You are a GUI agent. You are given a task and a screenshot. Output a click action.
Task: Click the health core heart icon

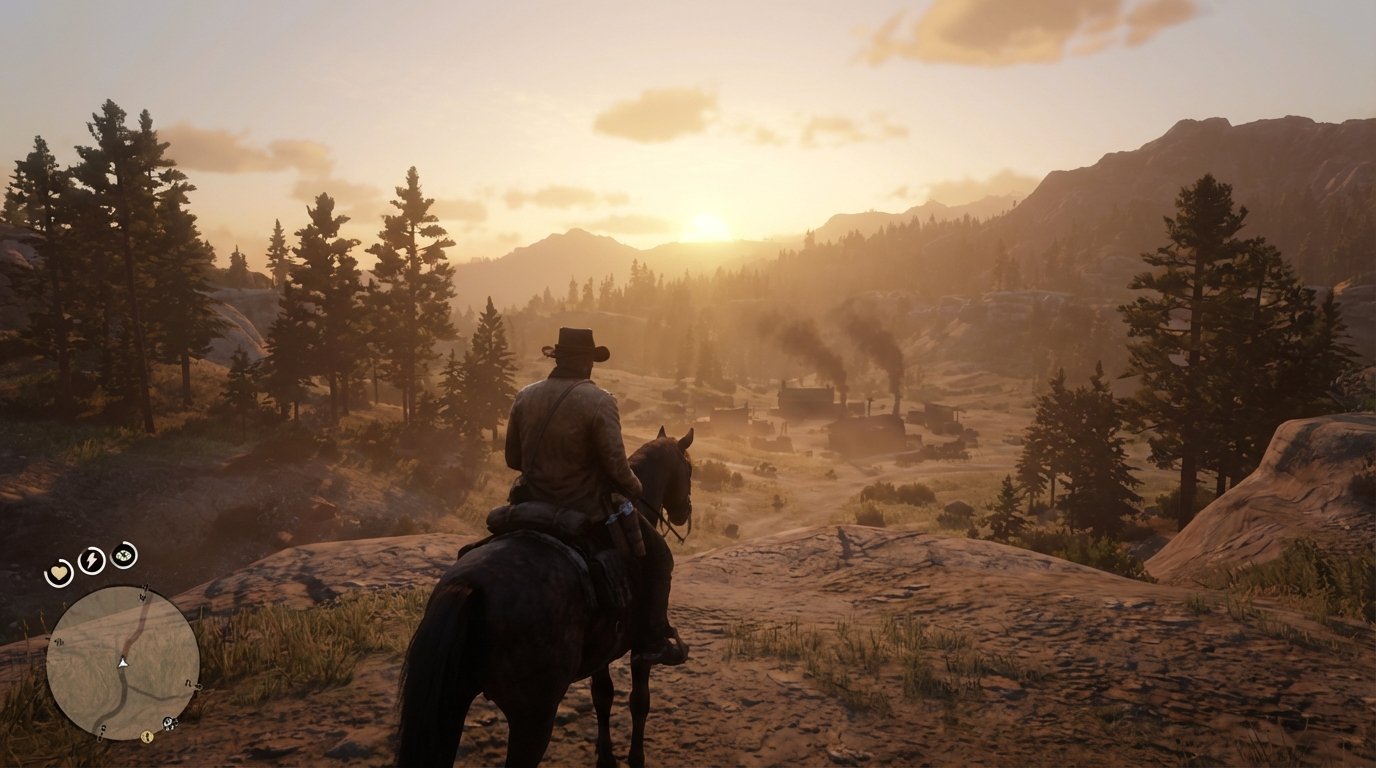click(x=59, y=571)
